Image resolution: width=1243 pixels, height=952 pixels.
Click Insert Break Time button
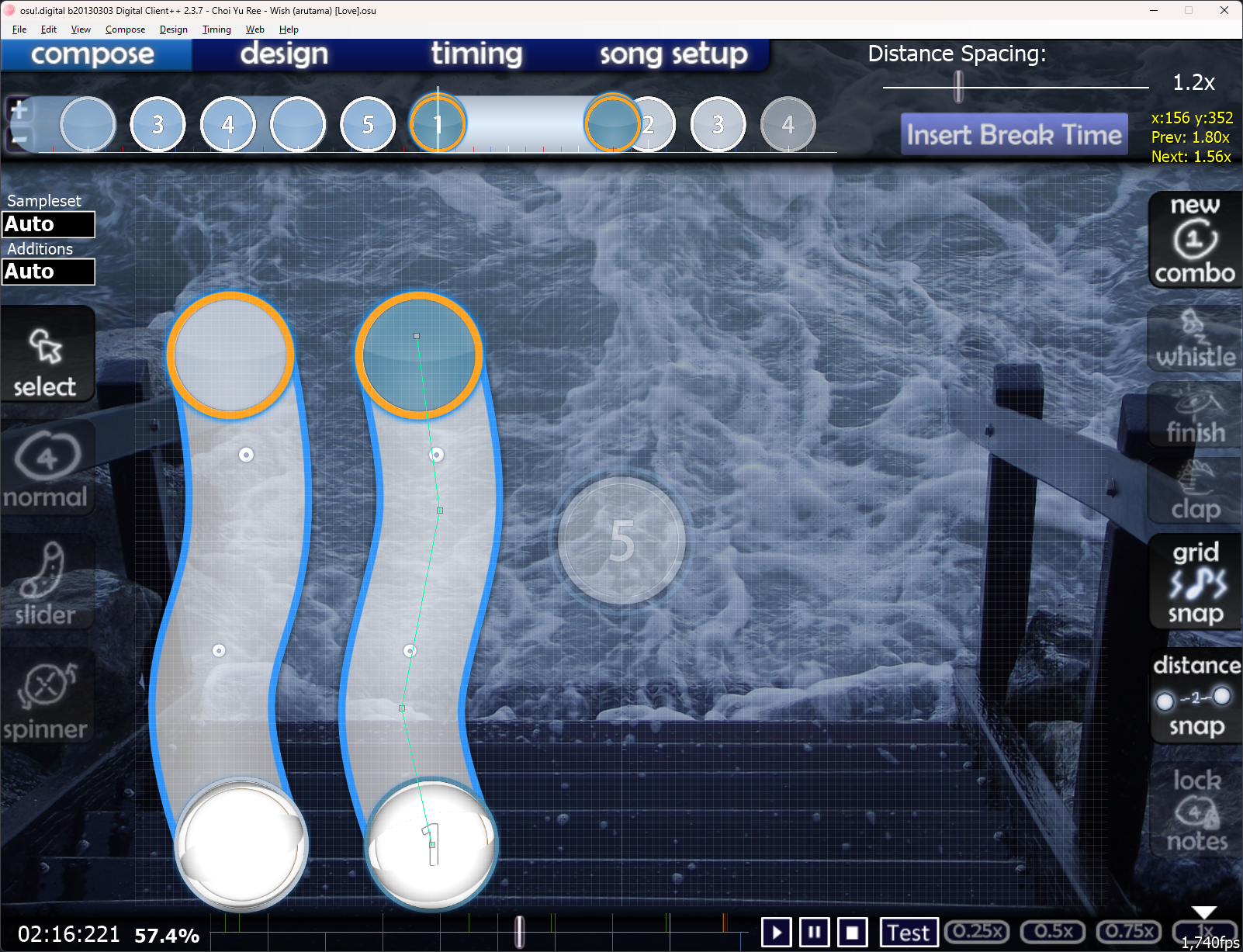pos(1013,135)
